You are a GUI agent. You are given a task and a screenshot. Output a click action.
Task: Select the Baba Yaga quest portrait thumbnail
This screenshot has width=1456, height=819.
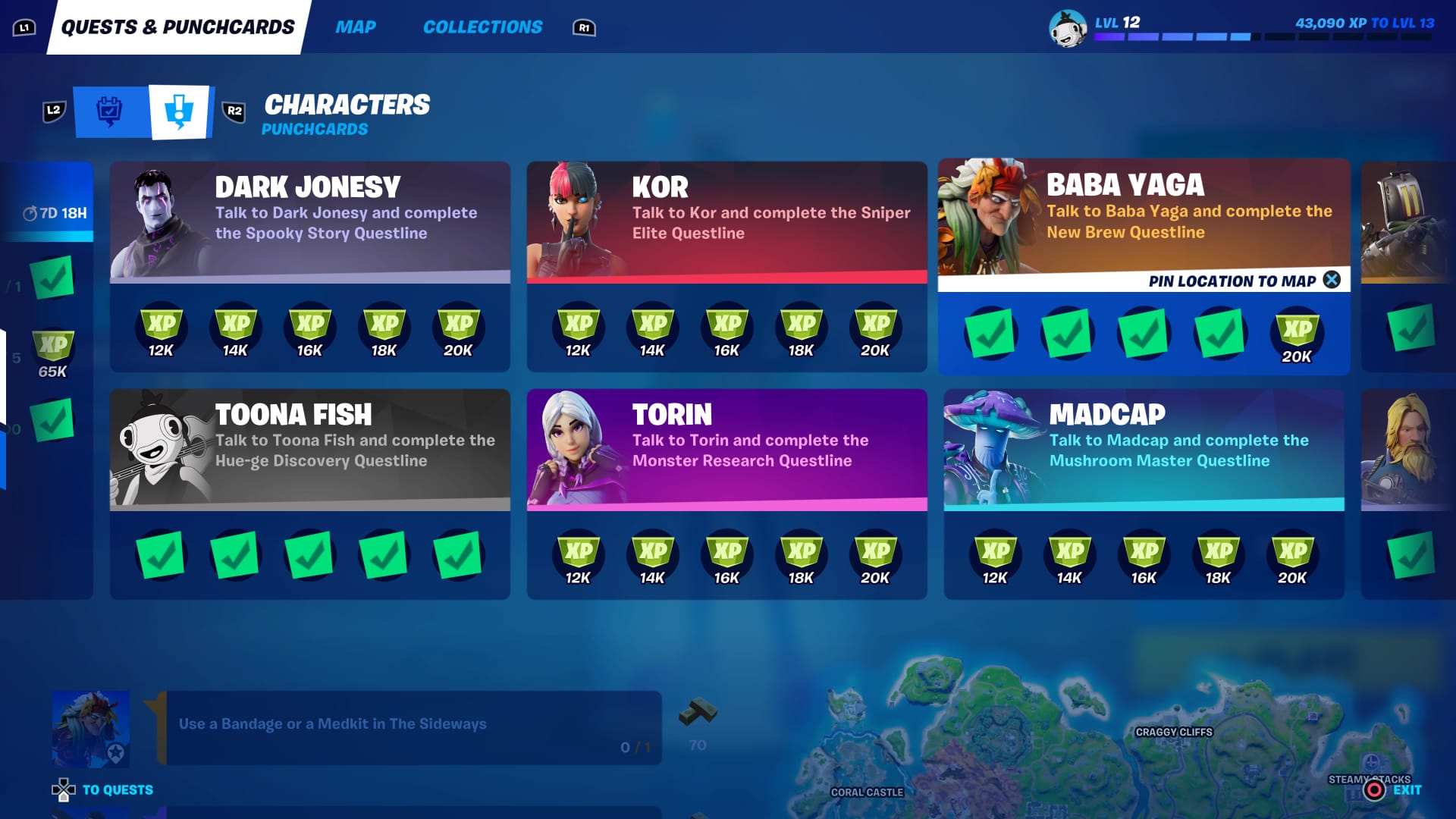click(90, 728)
